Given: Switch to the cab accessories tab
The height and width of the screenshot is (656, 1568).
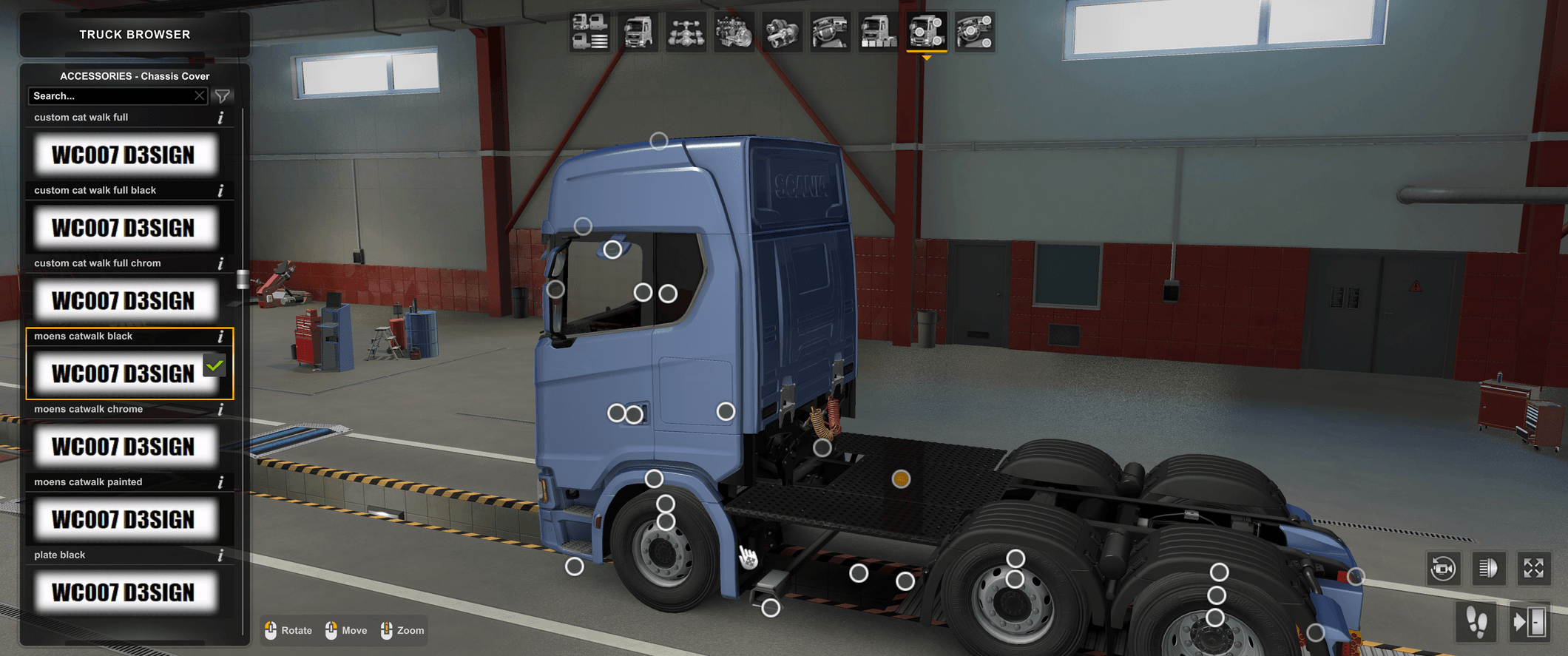Looking at the screenshot, I should tap(878, 33).
